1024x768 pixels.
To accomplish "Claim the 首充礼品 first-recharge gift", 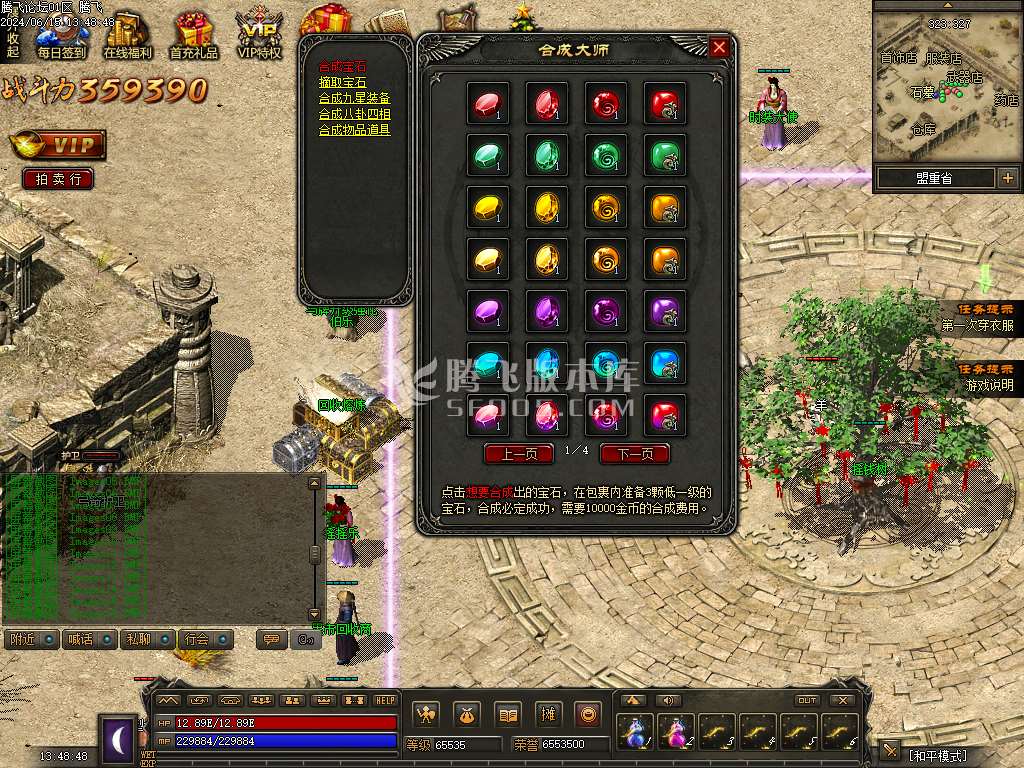I will pyautogui.click(x=193, y=37).
